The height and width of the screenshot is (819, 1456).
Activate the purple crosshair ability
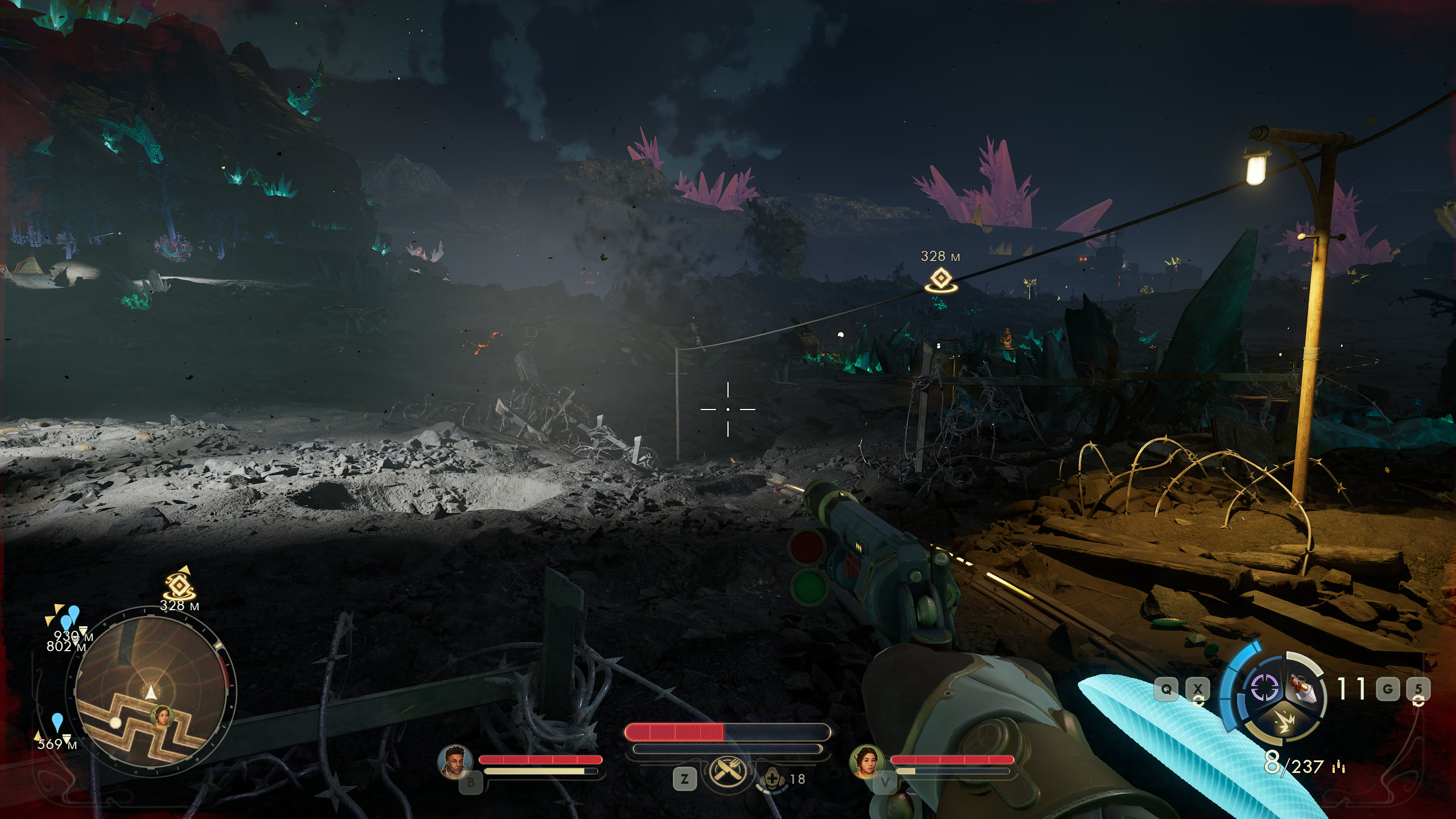[x=1264, y=688]
